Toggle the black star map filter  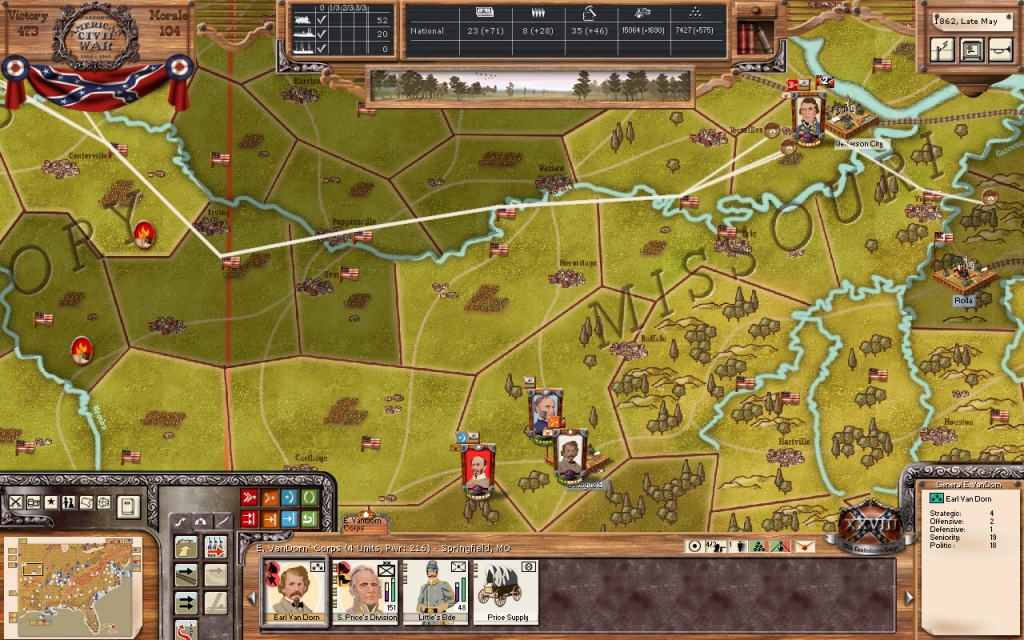point(51,502)
